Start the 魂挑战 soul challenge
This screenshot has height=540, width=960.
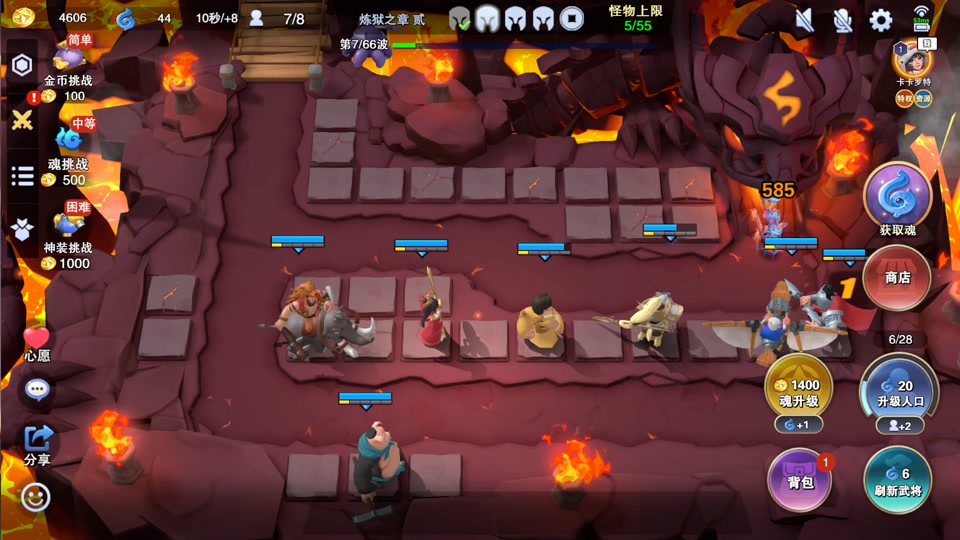click(68, 150)
